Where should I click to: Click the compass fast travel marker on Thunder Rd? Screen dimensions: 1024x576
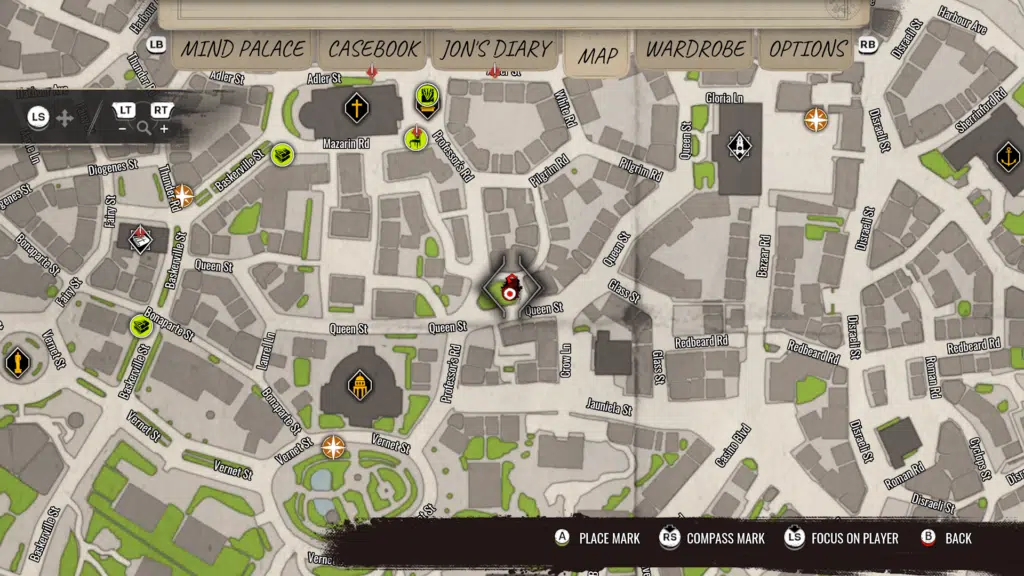pos(183,195)
